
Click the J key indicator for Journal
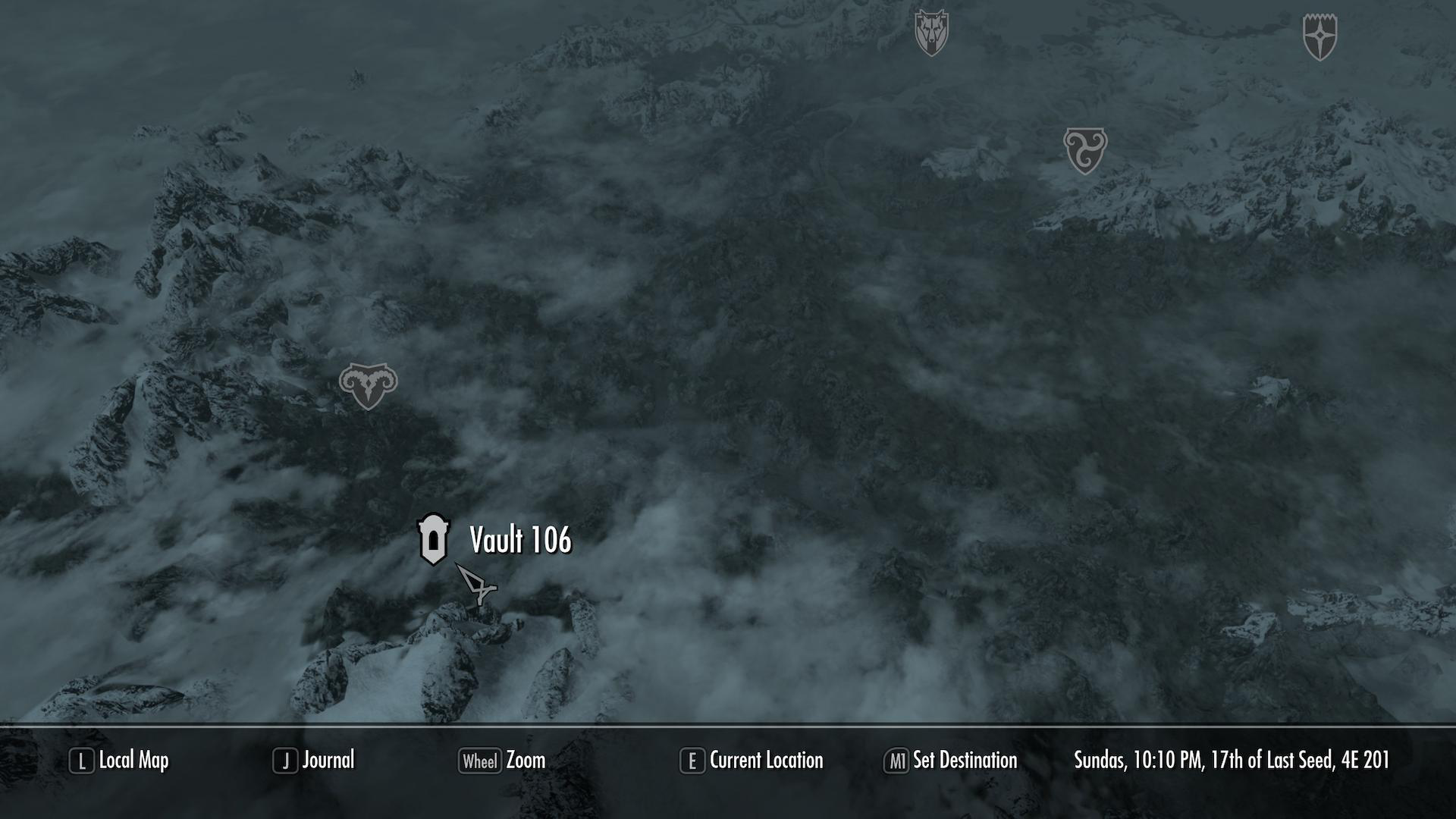click(x=284, y=761)
